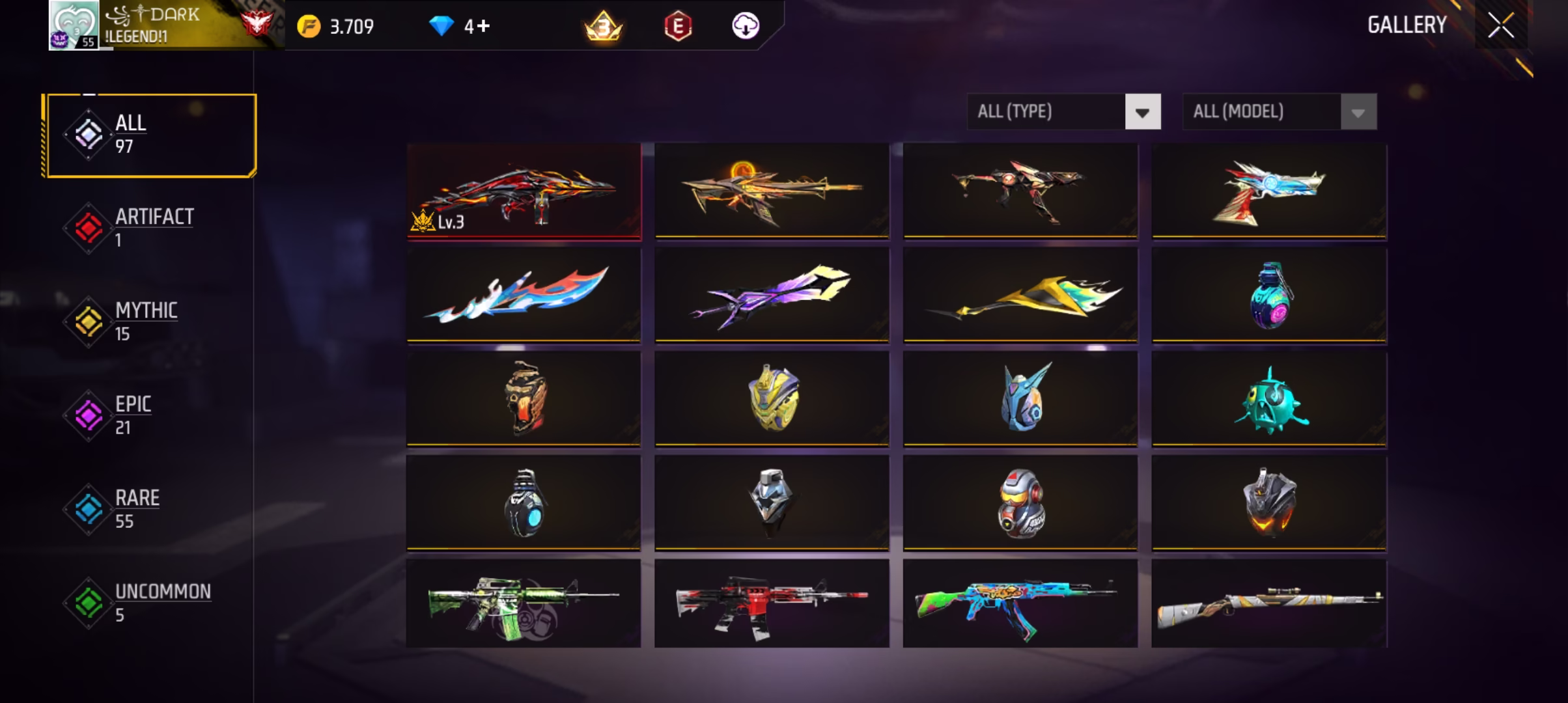Filter by Rare skins

pyautogui.click(x=151, y=509)
